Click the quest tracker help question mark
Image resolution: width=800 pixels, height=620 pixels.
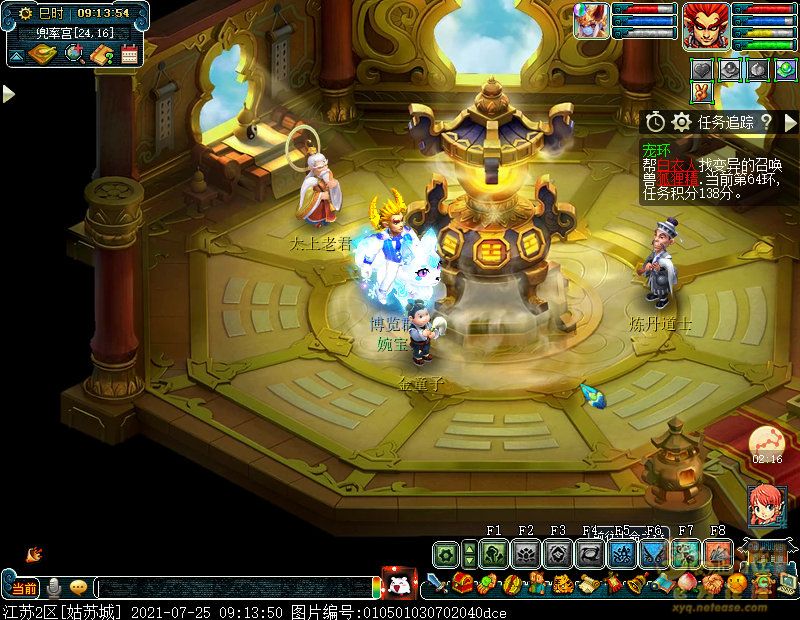coord(765,122)
